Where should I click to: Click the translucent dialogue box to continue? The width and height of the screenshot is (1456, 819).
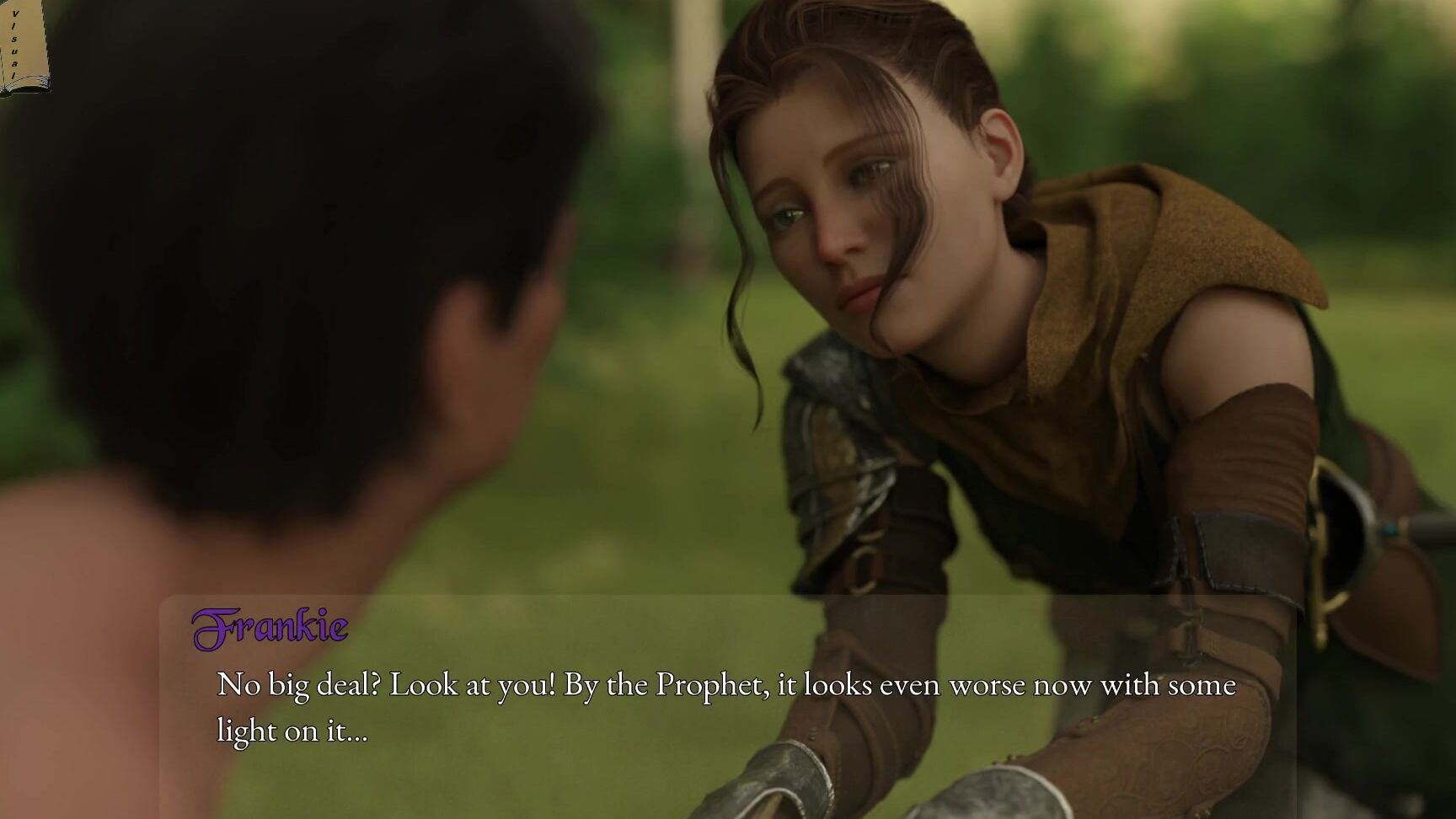725,708
